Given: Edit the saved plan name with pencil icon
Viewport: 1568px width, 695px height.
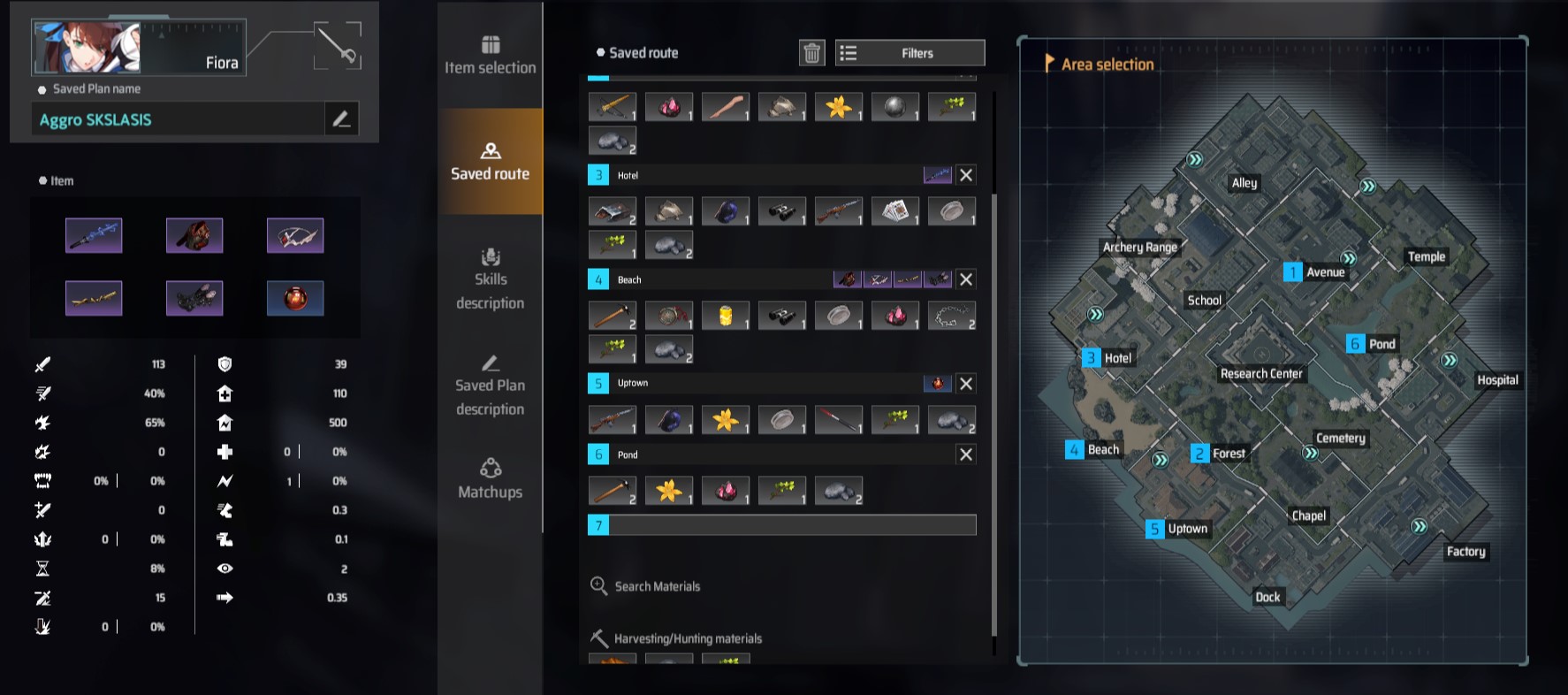Looking at the screenshot, I should click(x=341, y=118).
